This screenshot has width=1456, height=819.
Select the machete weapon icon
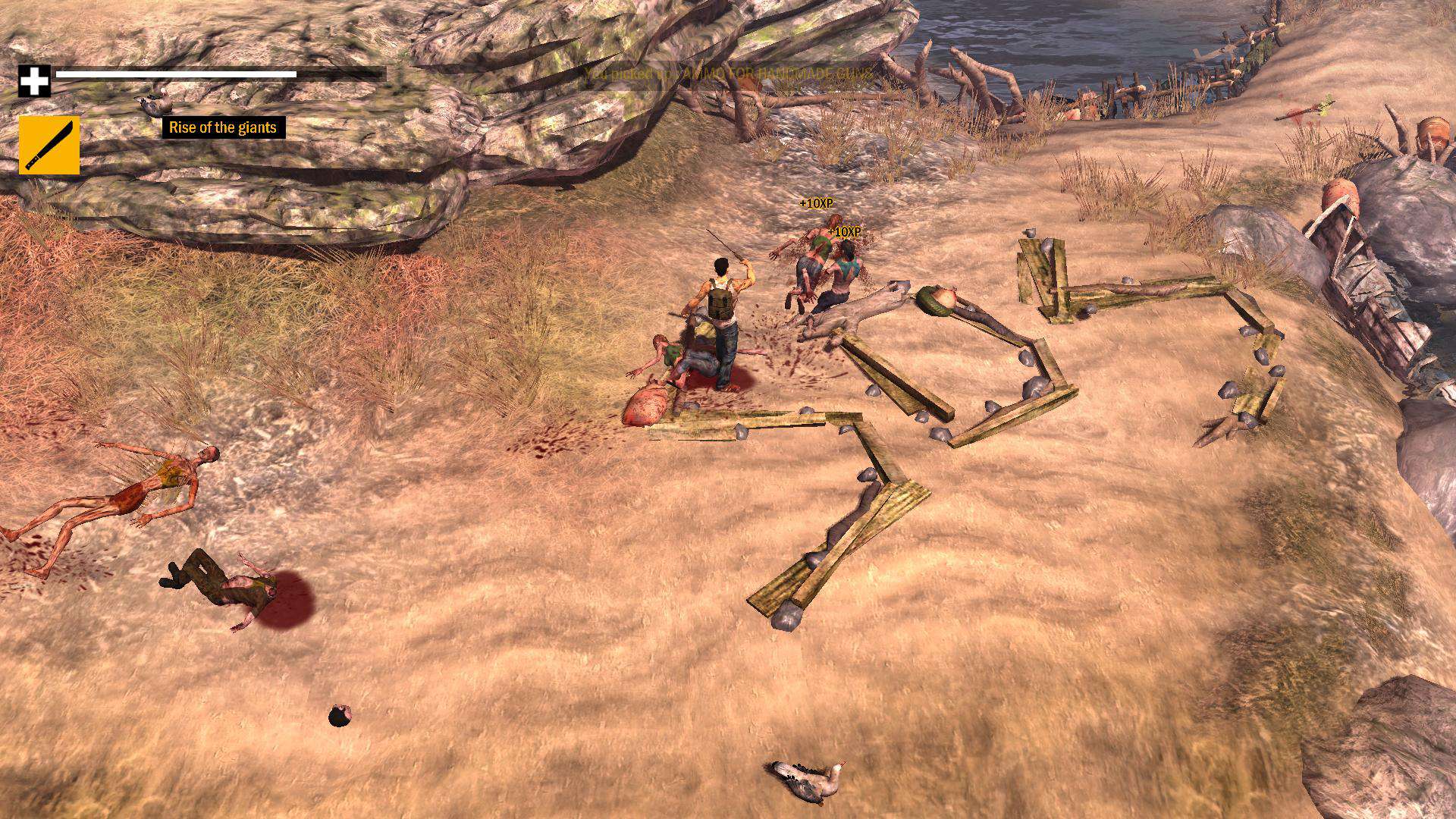(x=49, y=145)
